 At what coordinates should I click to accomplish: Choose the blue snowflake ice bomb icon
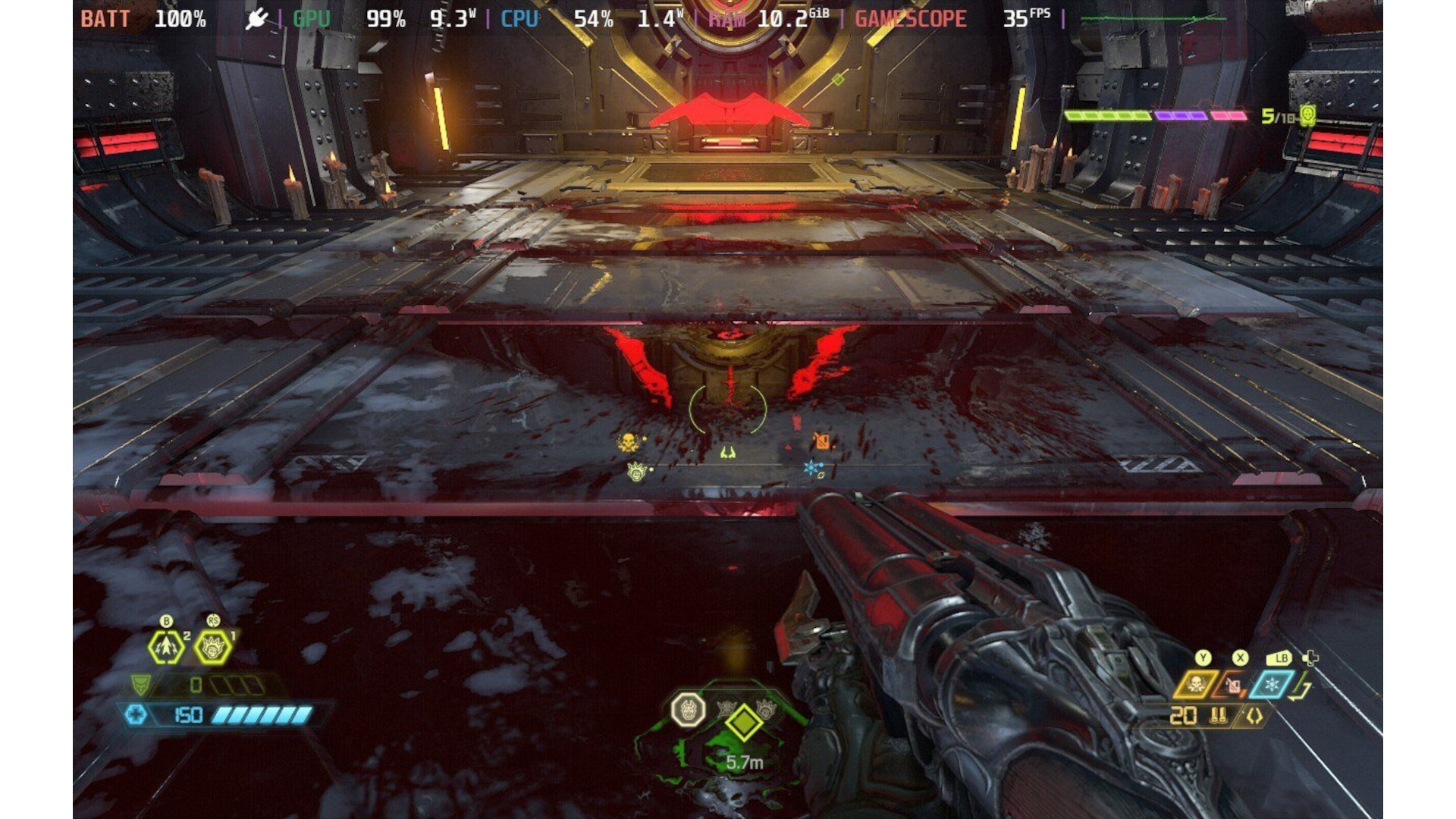[x=1272, y=685]
